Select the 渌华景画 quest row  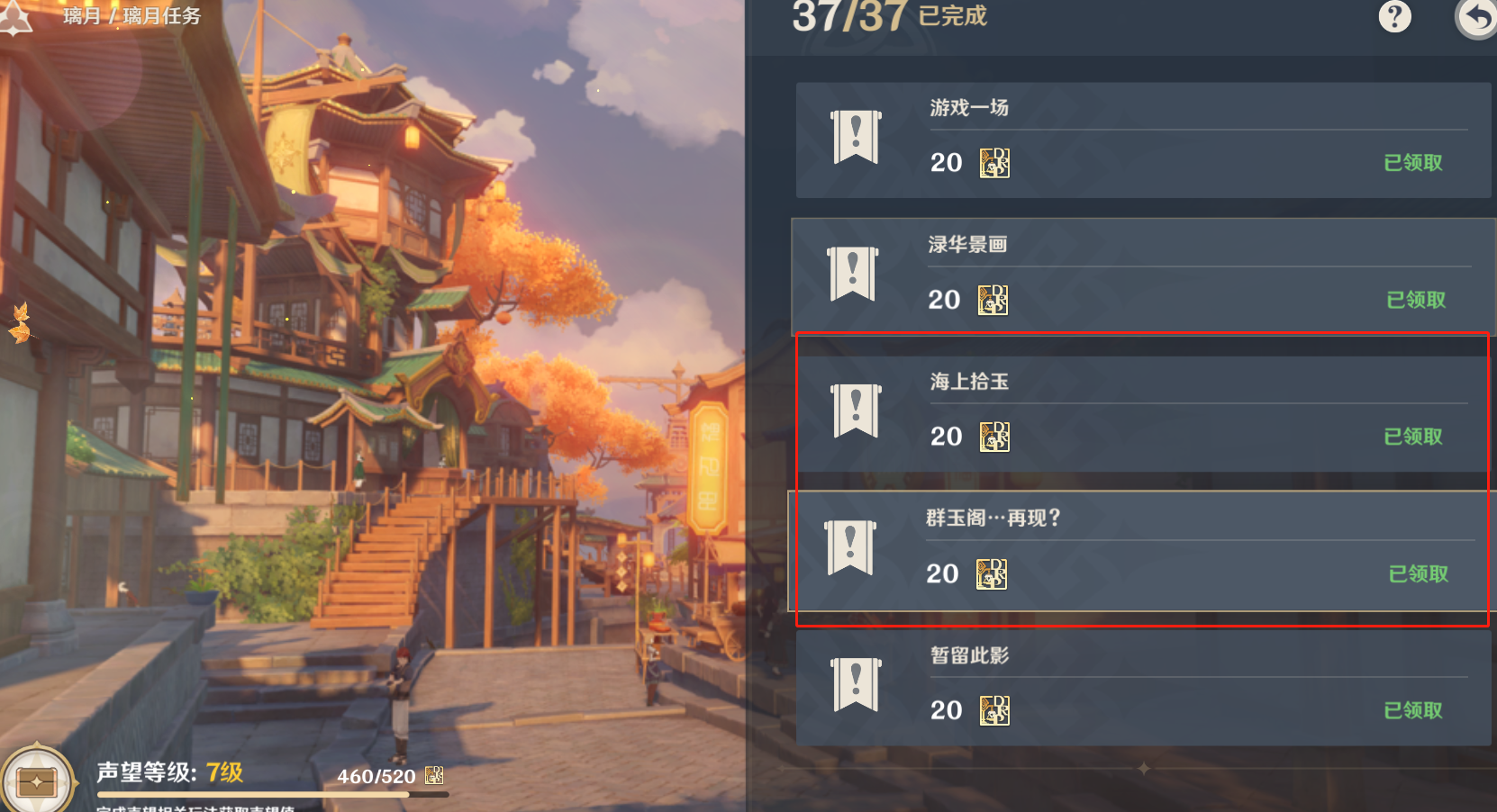pyautogui.click(x=1142, y=276)
